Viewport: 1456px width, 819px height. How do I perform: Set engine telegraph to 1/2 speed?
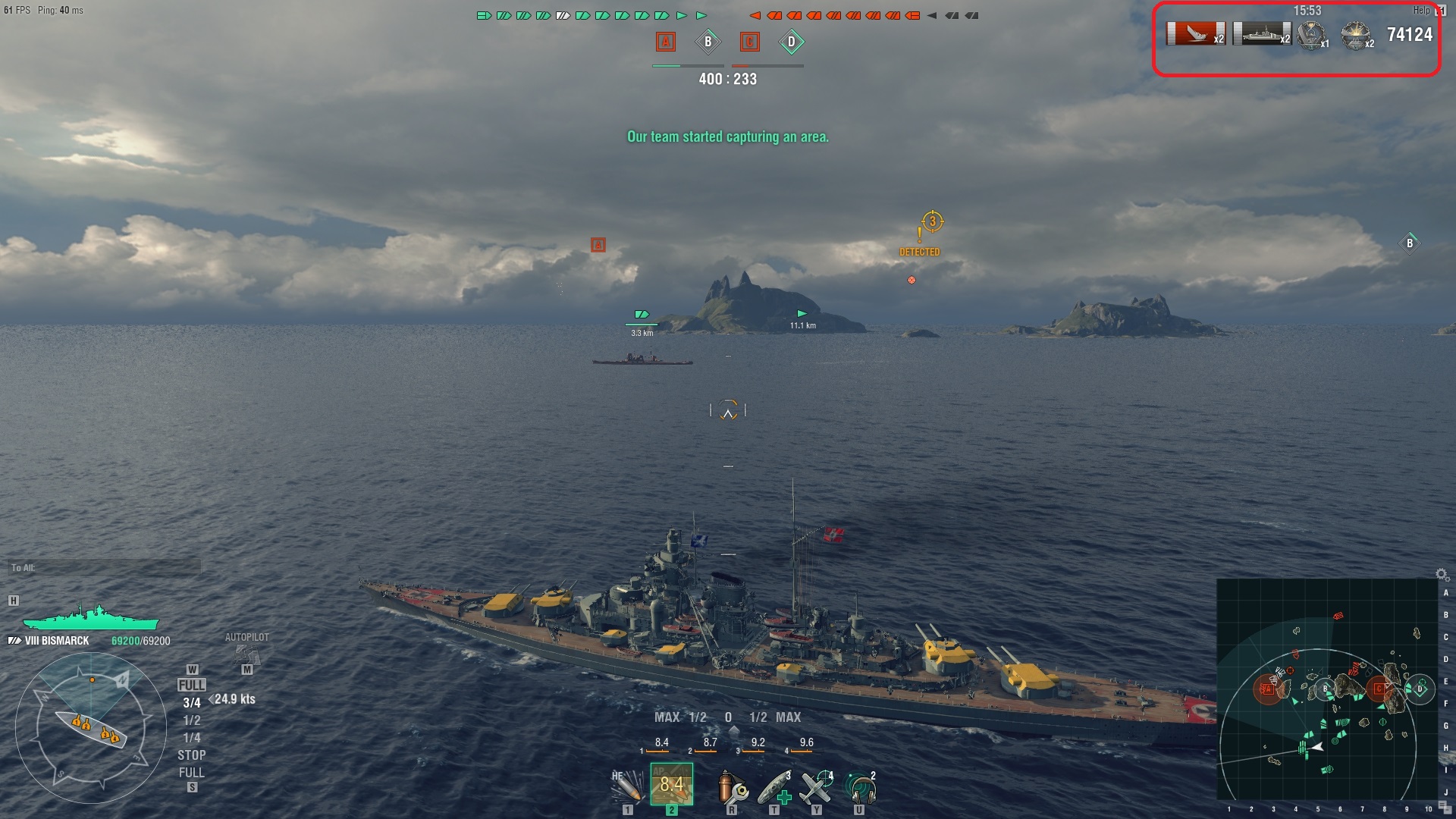pos(191,720)
